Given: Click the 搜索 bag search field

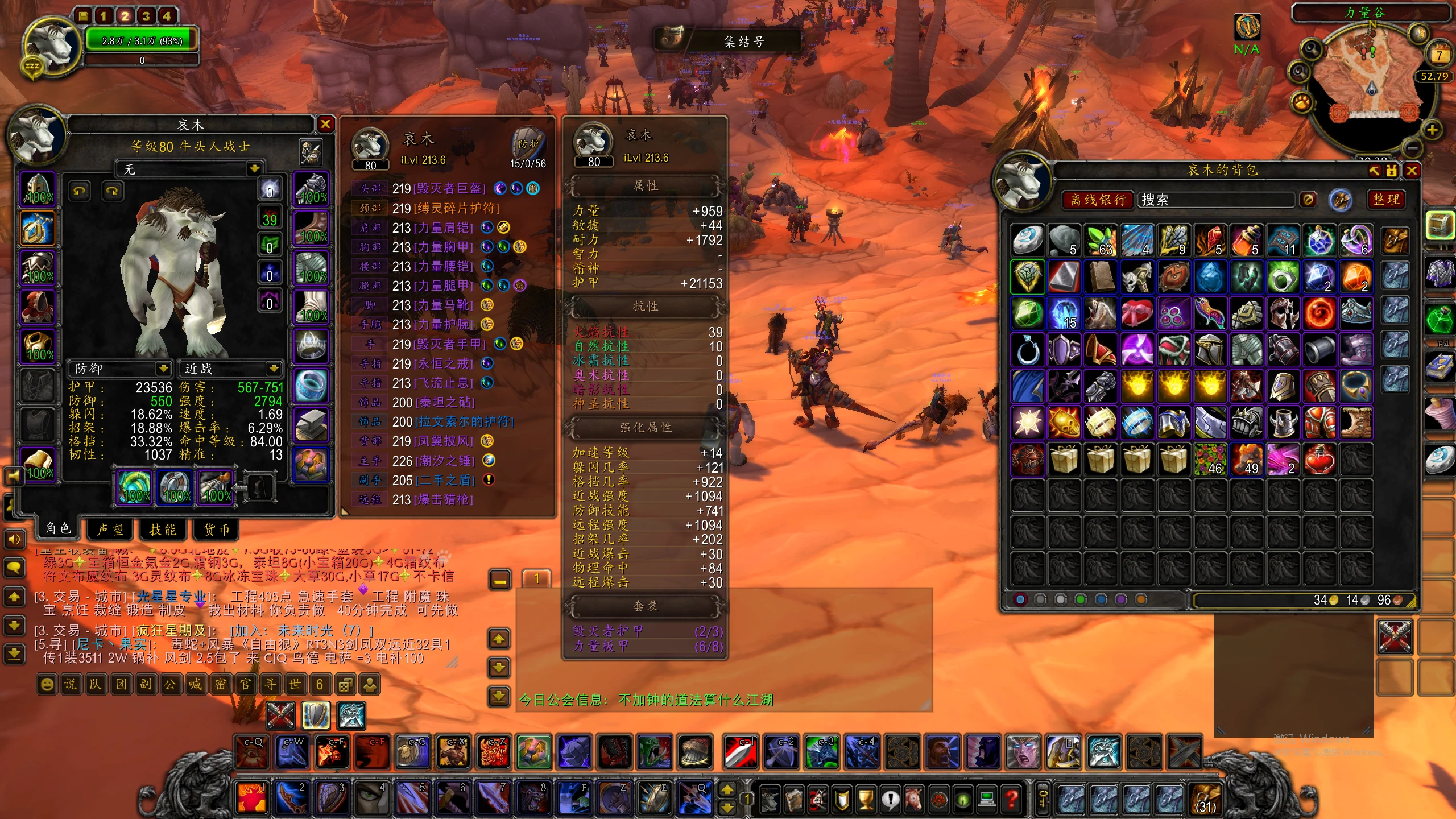Looking at the screenshot, I should coord(1217,200).
